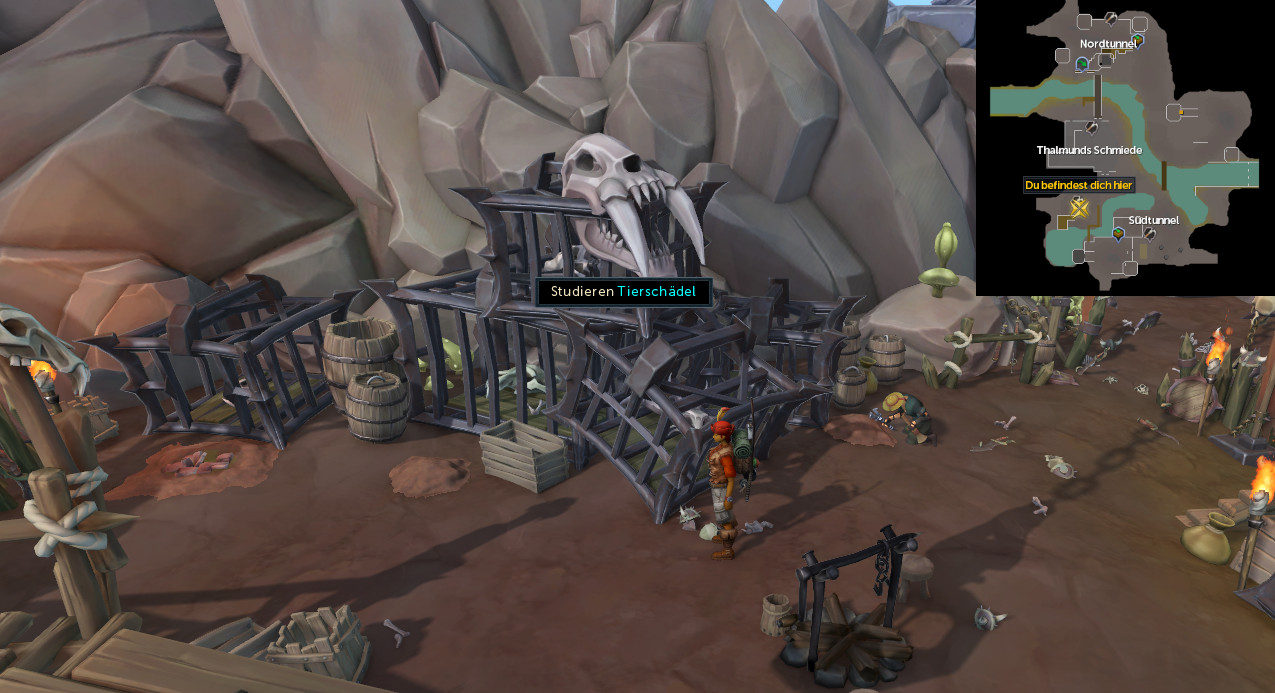Select the Studieren Tierschädel action label
1275x693 pixels.
pos(624,292)
